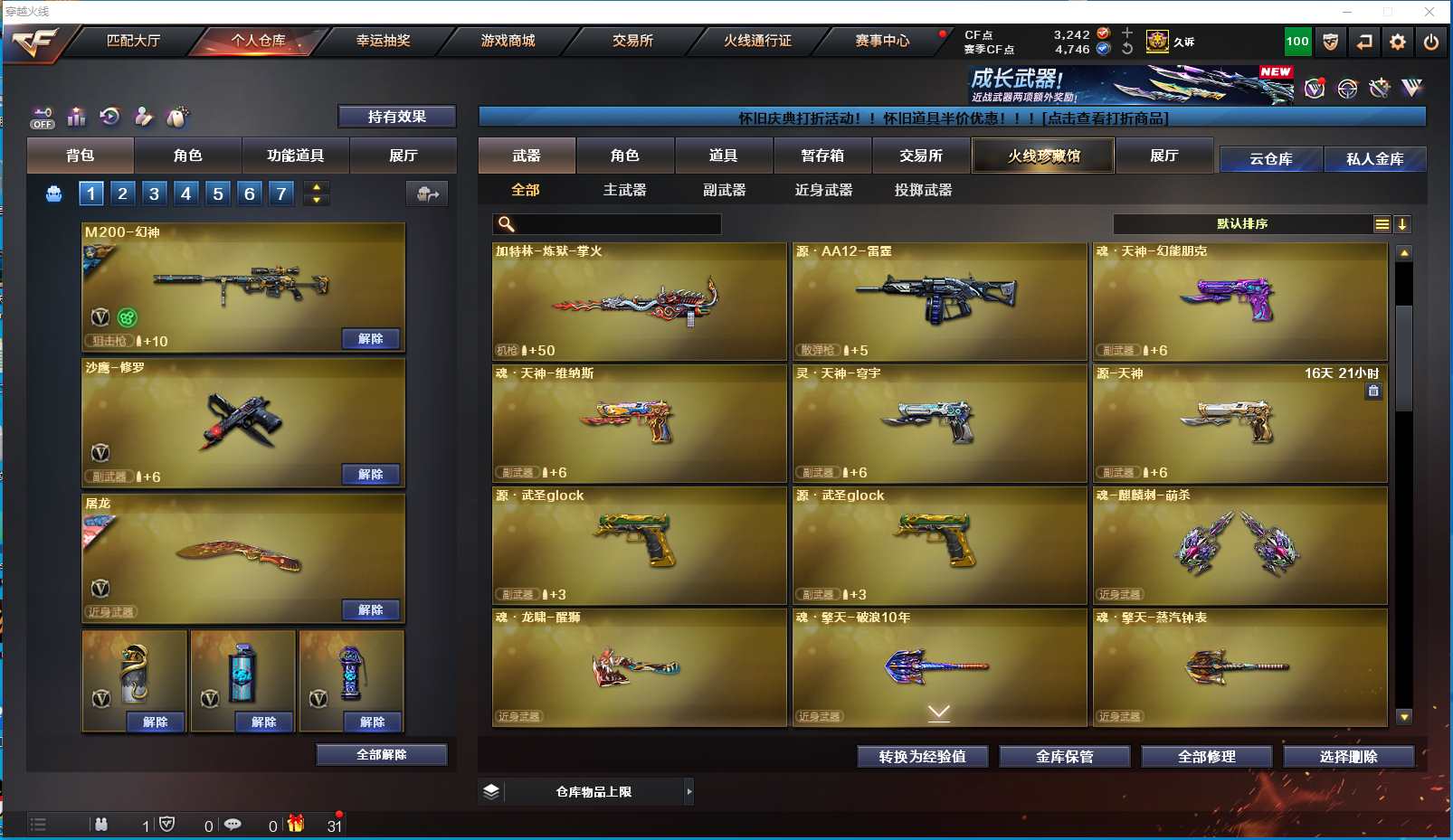Click the warehouse search field
This screenshot has height=840, width=1453.
point(615,224)
